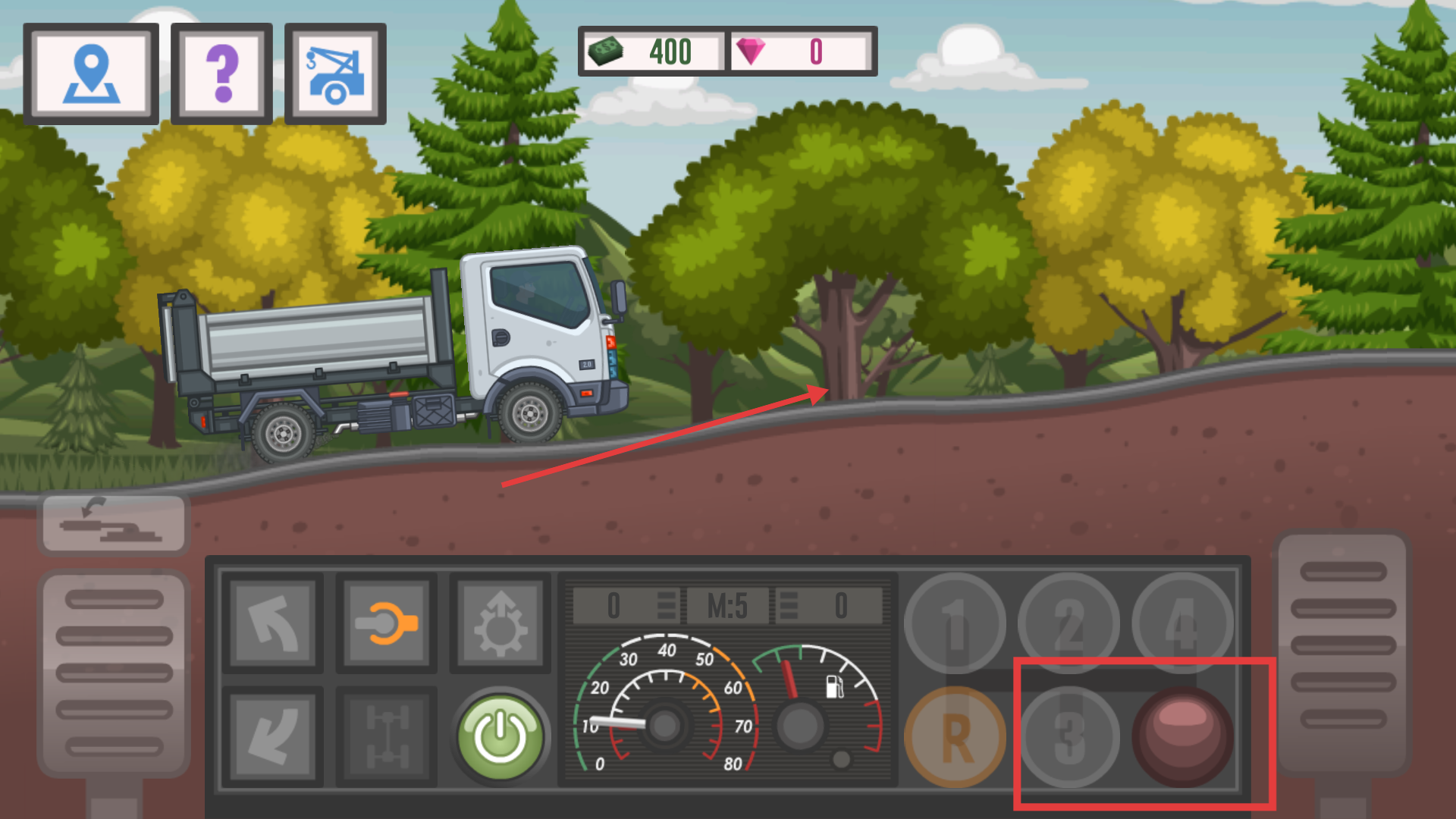Grab the red gear shift knob
The width and height of the screenshot is (1456, 819).
click(x=1183, y=736)
